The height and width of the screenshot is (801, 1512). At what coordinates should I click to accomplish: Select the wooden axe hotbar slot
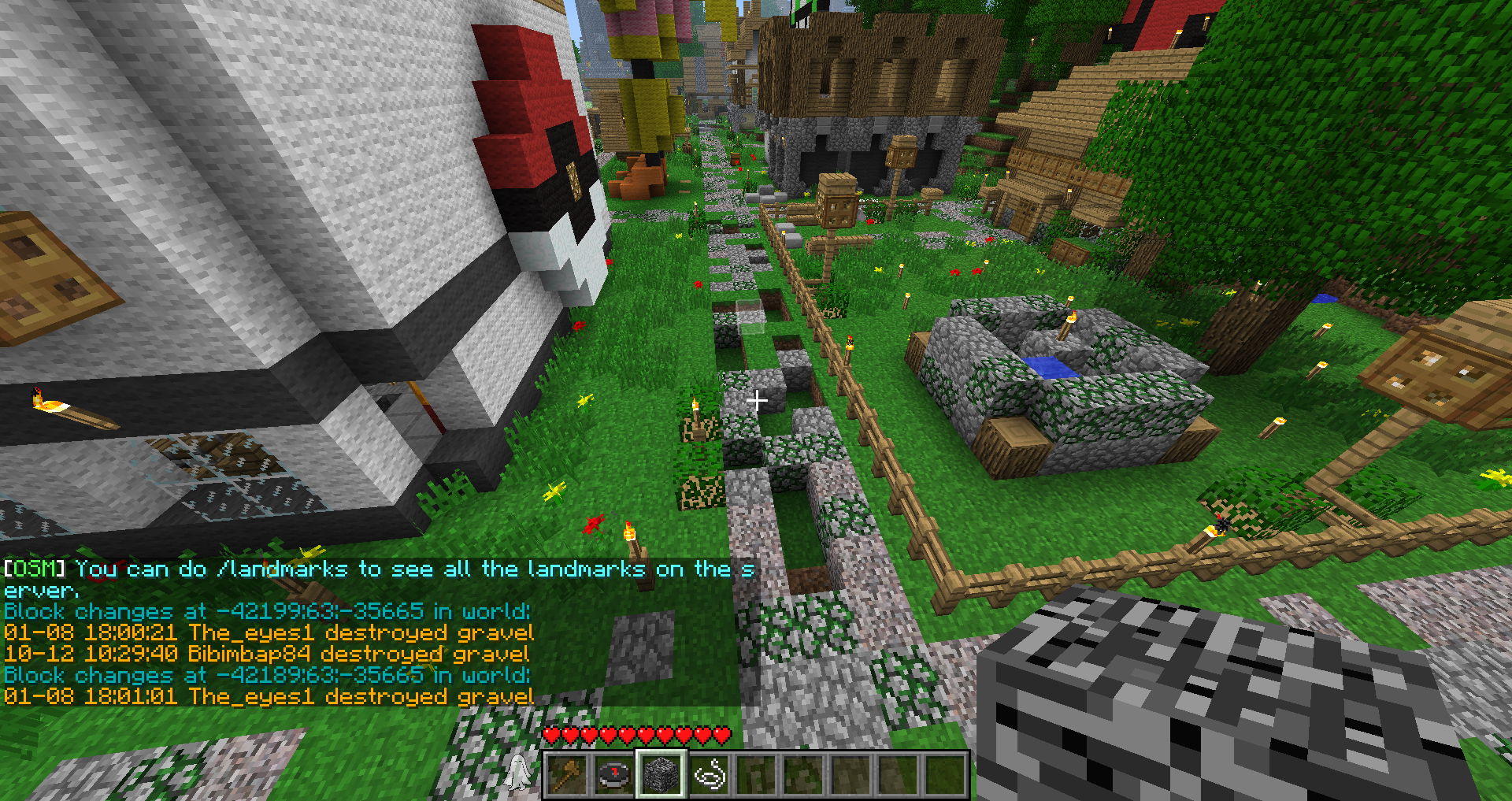(x=567, y=775)
